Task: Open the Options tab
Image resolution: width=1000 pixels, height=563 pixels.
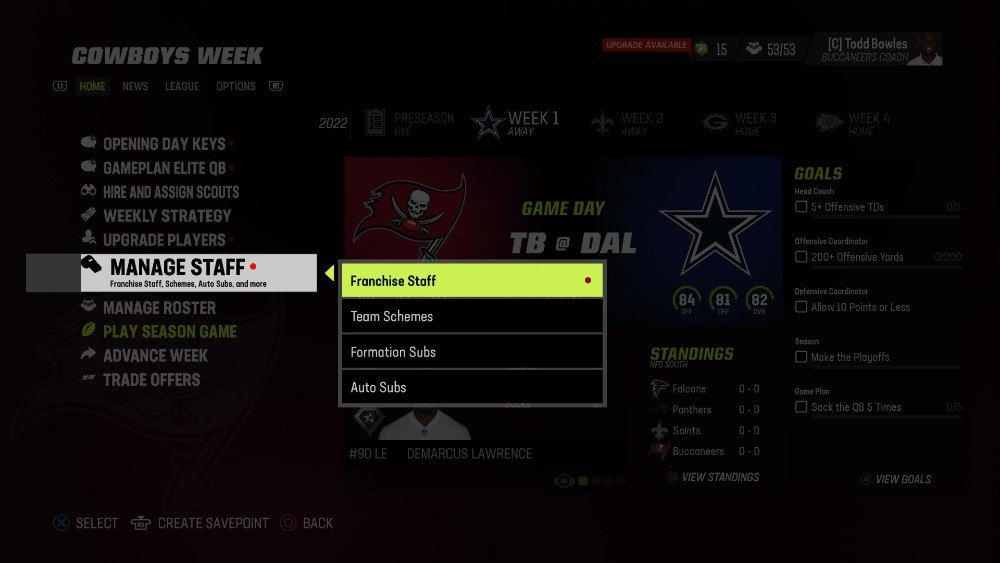Action: (236, 87)
